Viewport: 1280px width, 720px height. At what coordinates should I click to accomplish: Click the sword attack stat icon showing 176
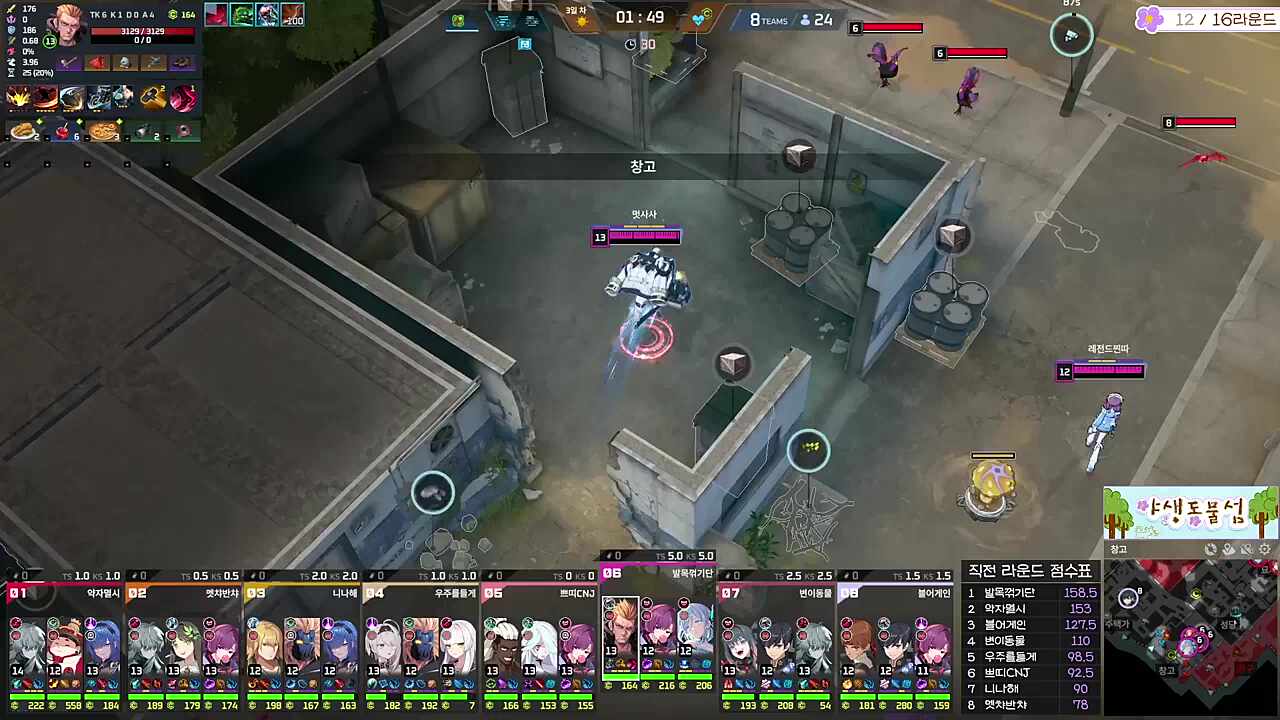coord(11,9)
